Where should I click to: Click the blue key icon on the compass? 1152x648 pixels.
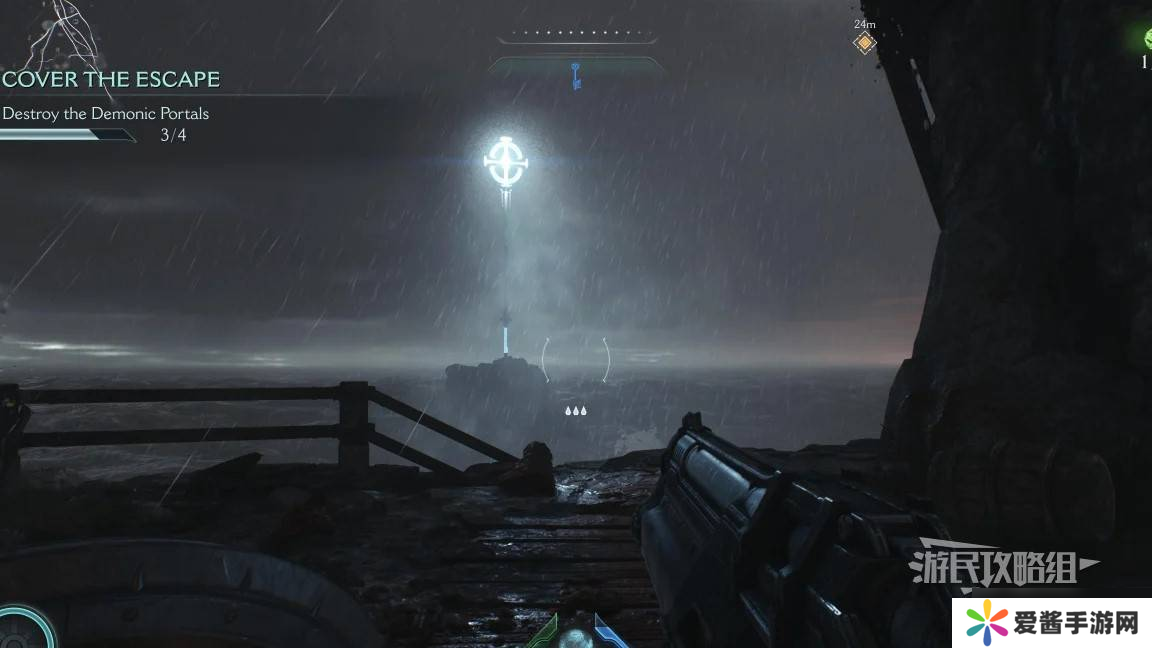pyautogui.click(x=576, y=73)
